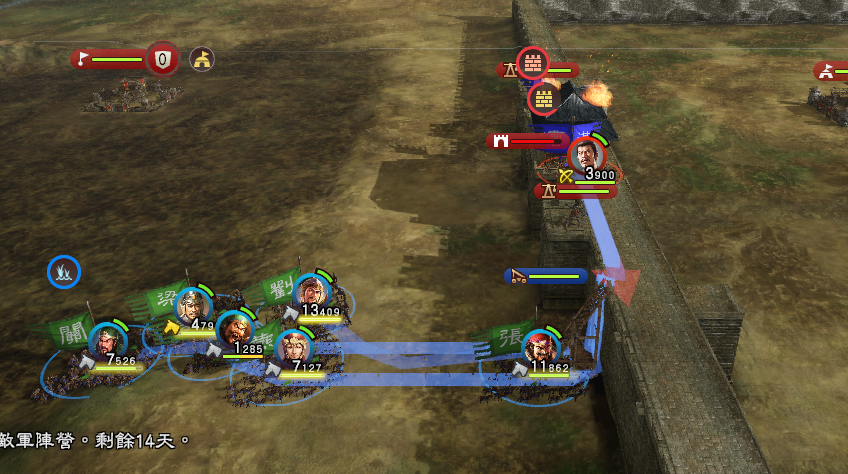Click the yellow brick wall icon
Screen dimensions: 848x474
click(x=543, y=98)
